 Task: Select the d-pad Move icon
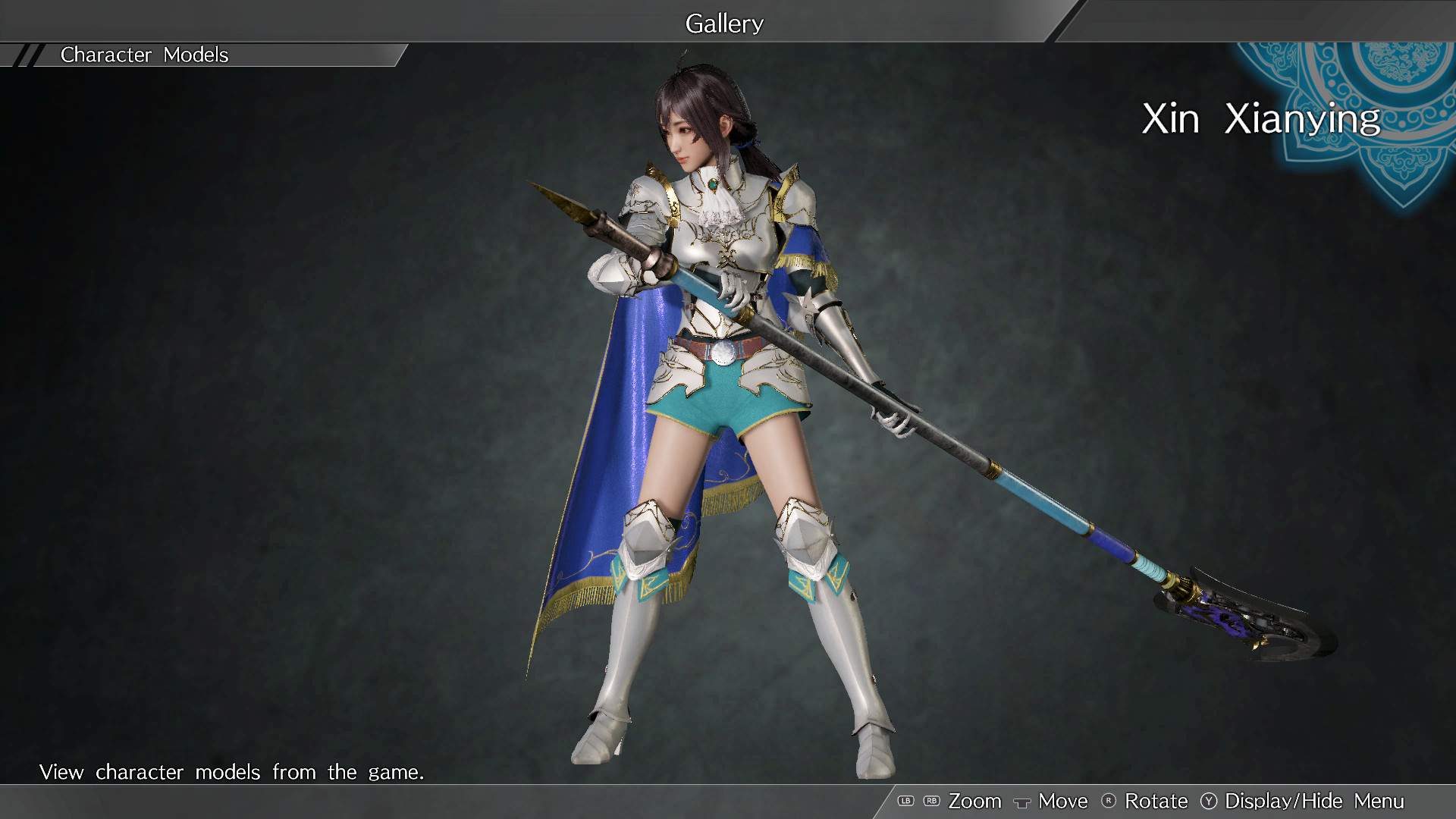click(1022, 802)
